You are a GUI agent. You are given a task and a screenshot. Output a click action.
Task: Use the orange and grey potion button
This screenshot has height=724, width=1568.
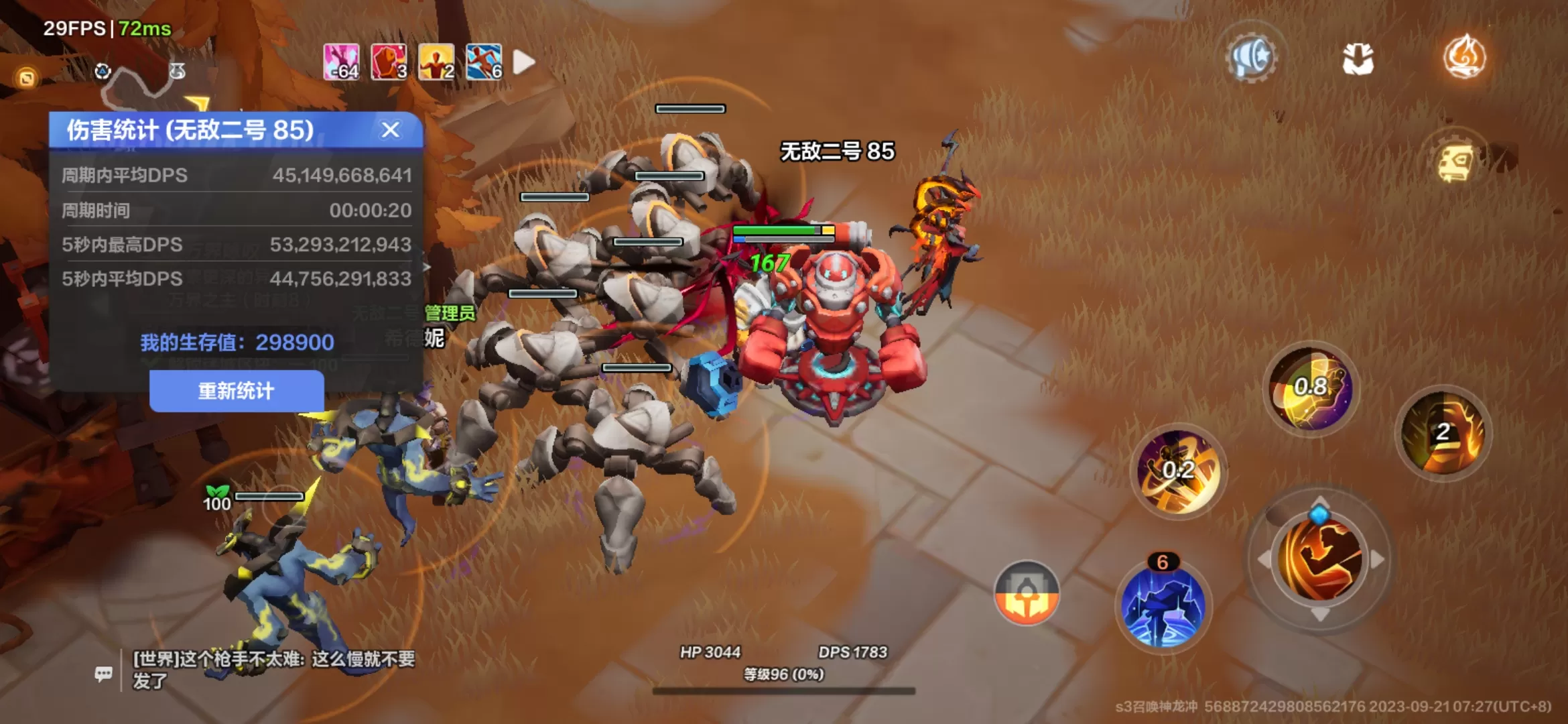1027,593
